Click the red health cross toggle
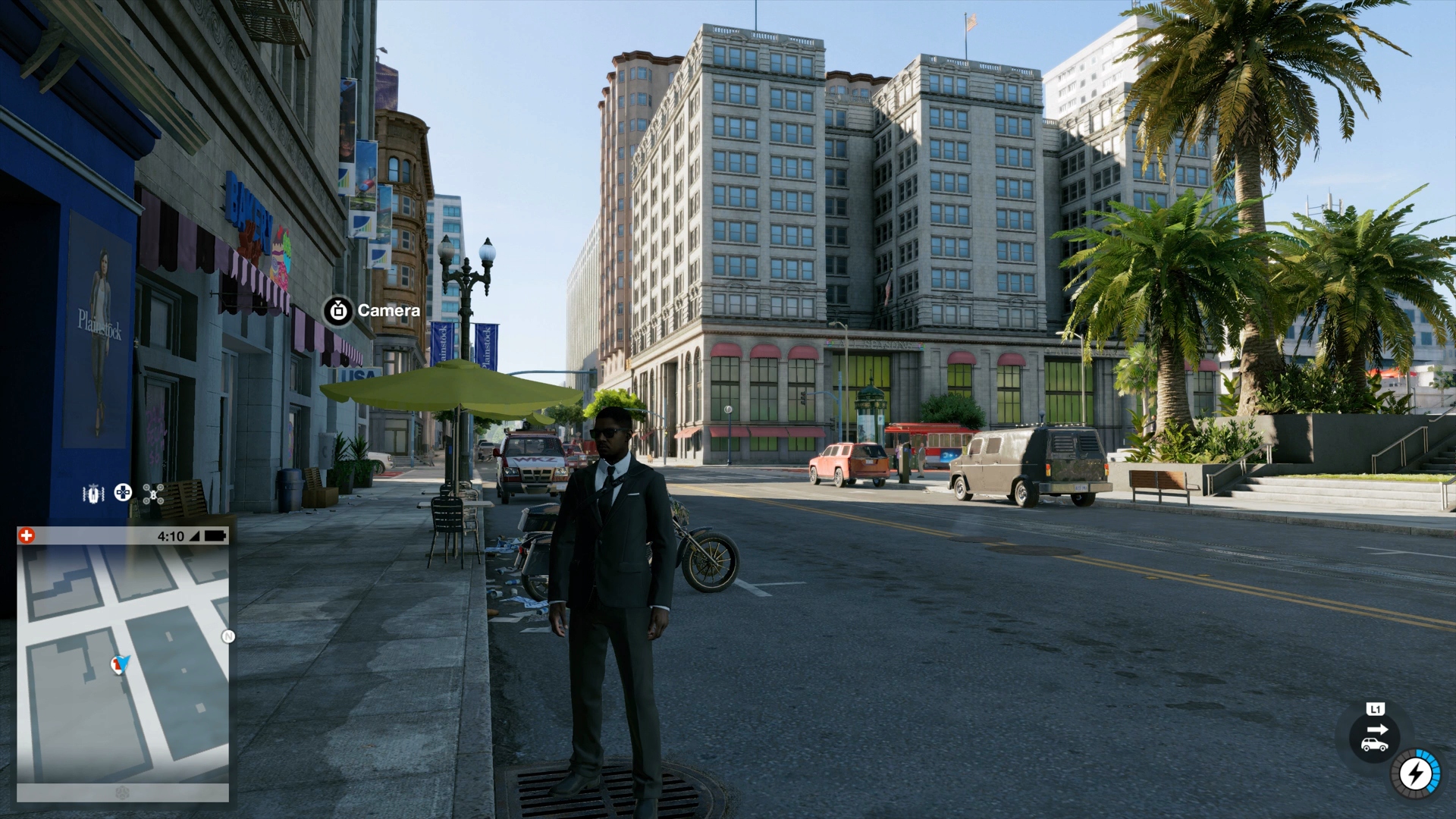Viewport: 1456px width, 819px height. click(27, 535)
